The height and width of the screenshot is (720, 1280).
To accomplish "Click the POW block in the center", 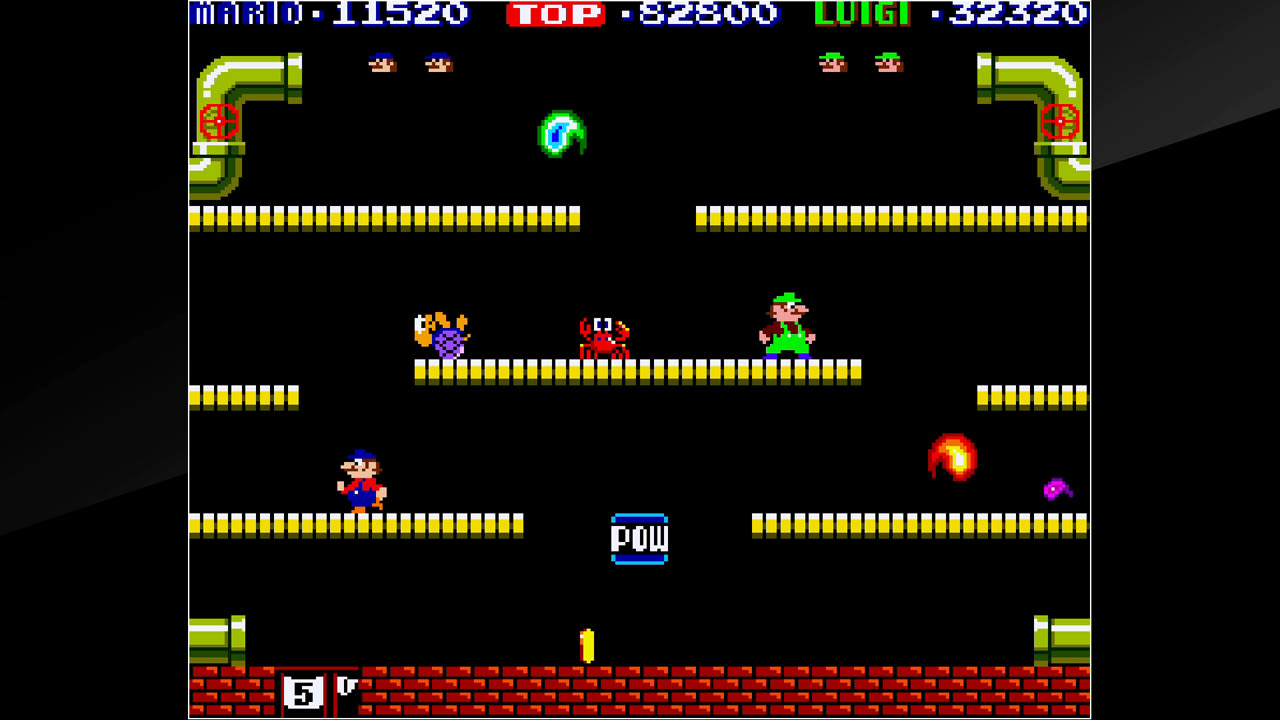I will tap(640, 537).
